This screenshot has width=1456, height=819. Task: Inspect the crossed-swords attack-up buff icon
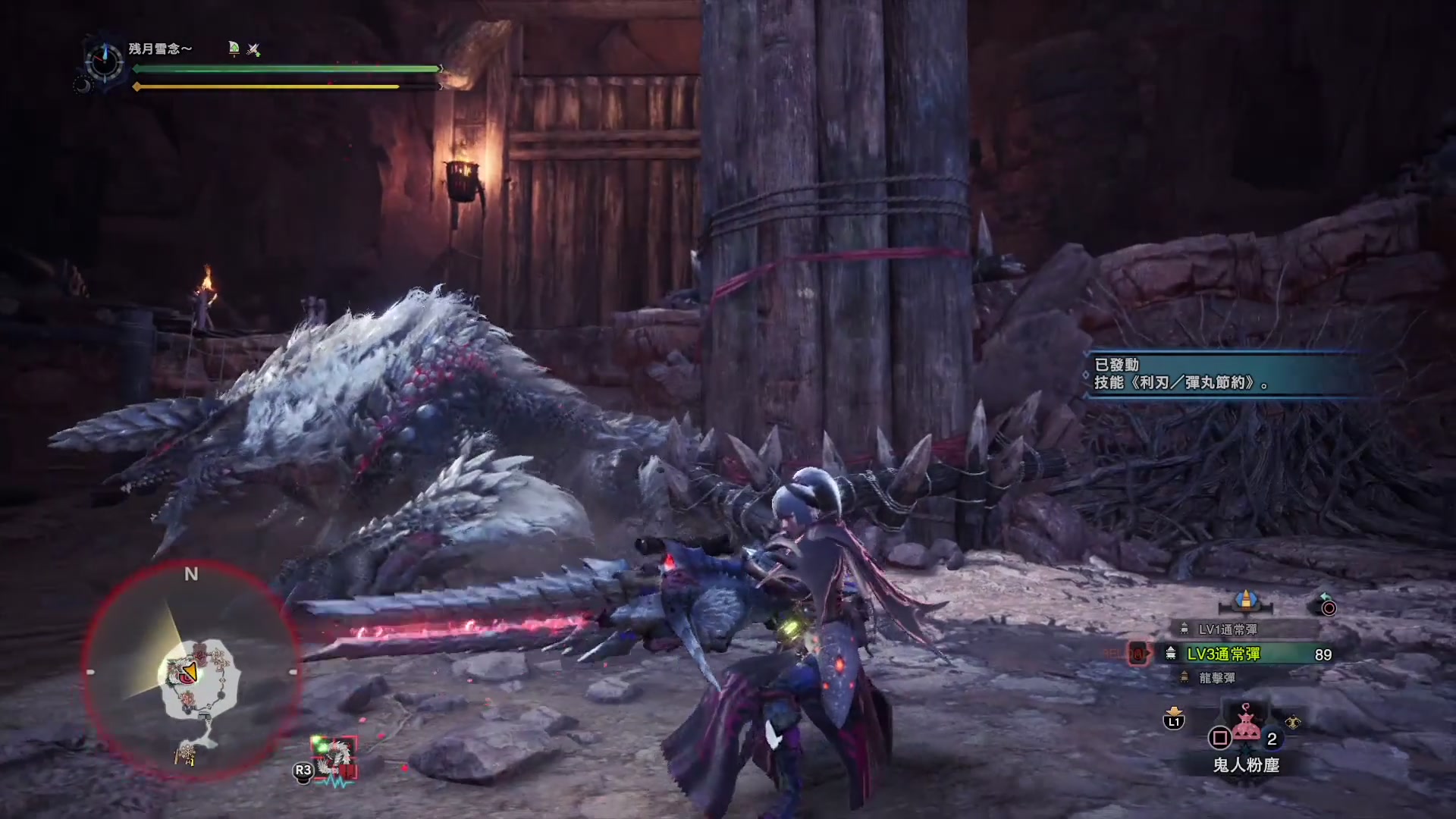253,49
